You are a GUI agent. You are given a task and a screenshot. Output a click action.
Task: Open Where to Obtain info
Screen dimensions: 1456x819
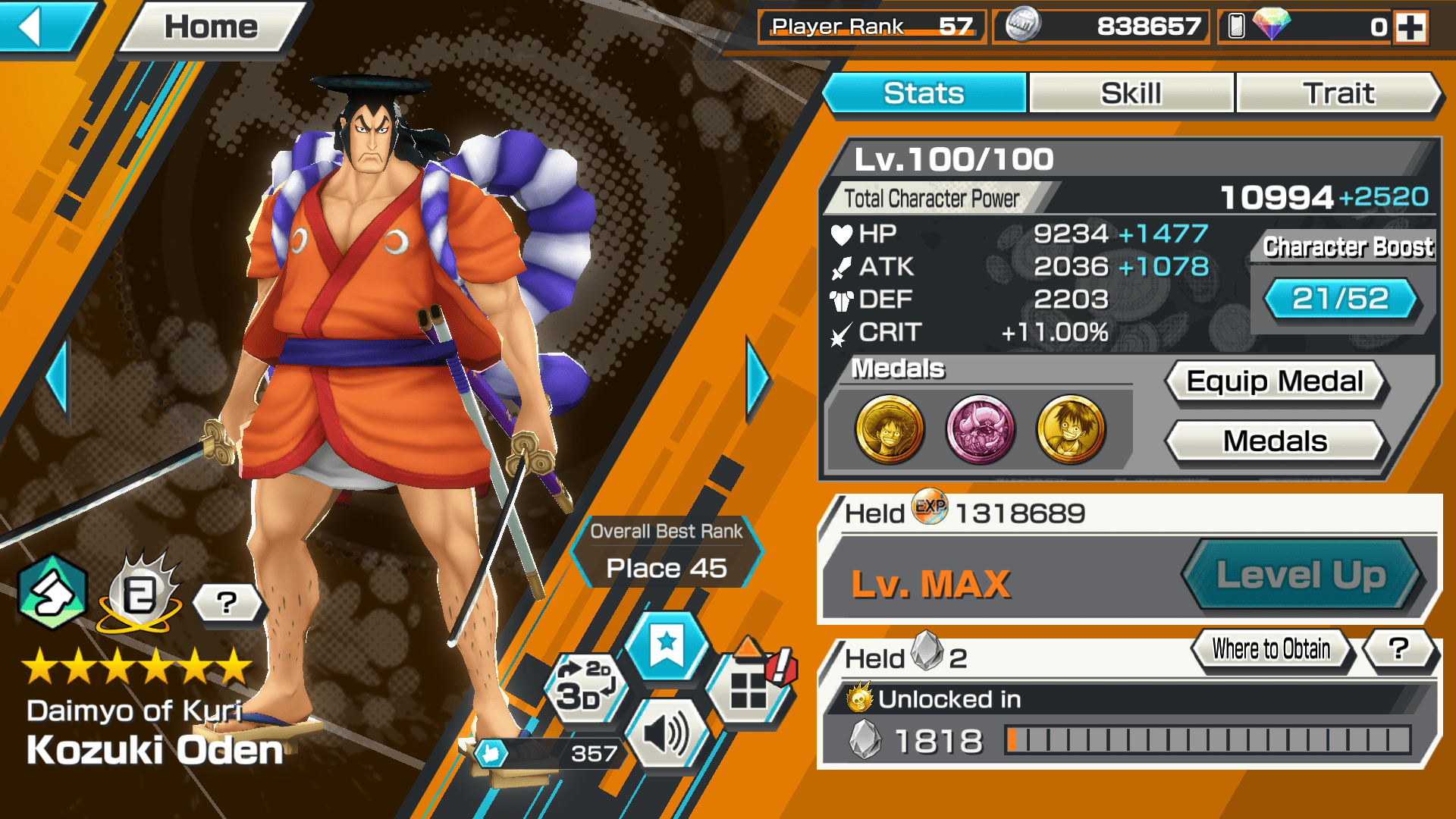coord(1271,649)
